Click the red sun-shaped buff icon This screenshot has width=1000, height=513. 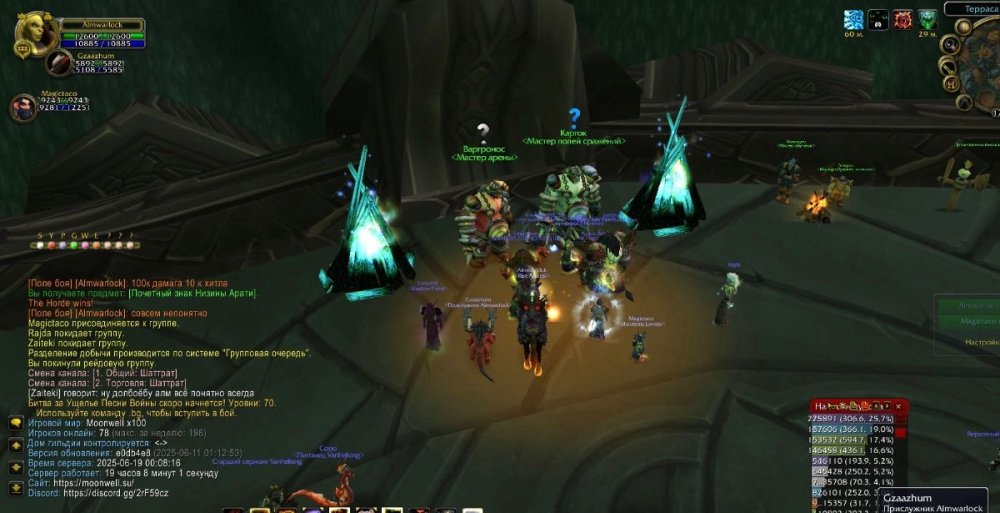coord(903,19)
